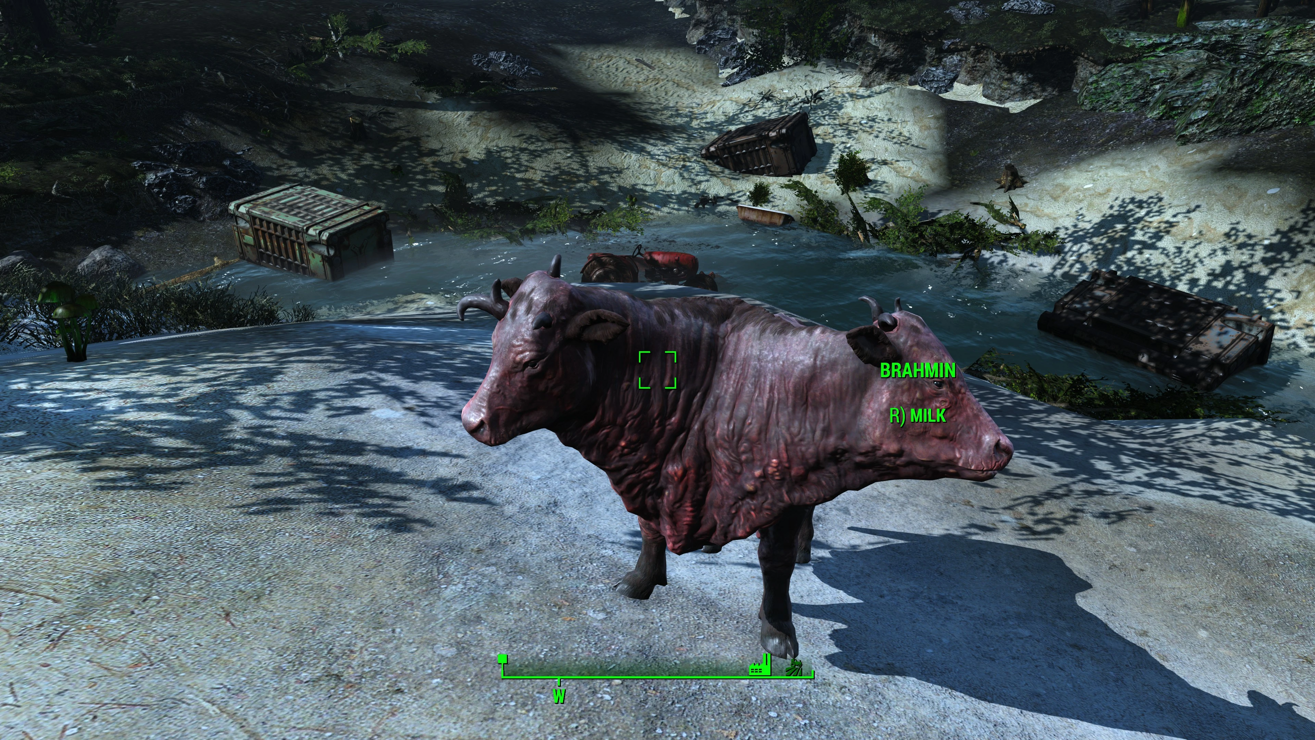Select the farm field marker on the compass

point(794,666)
